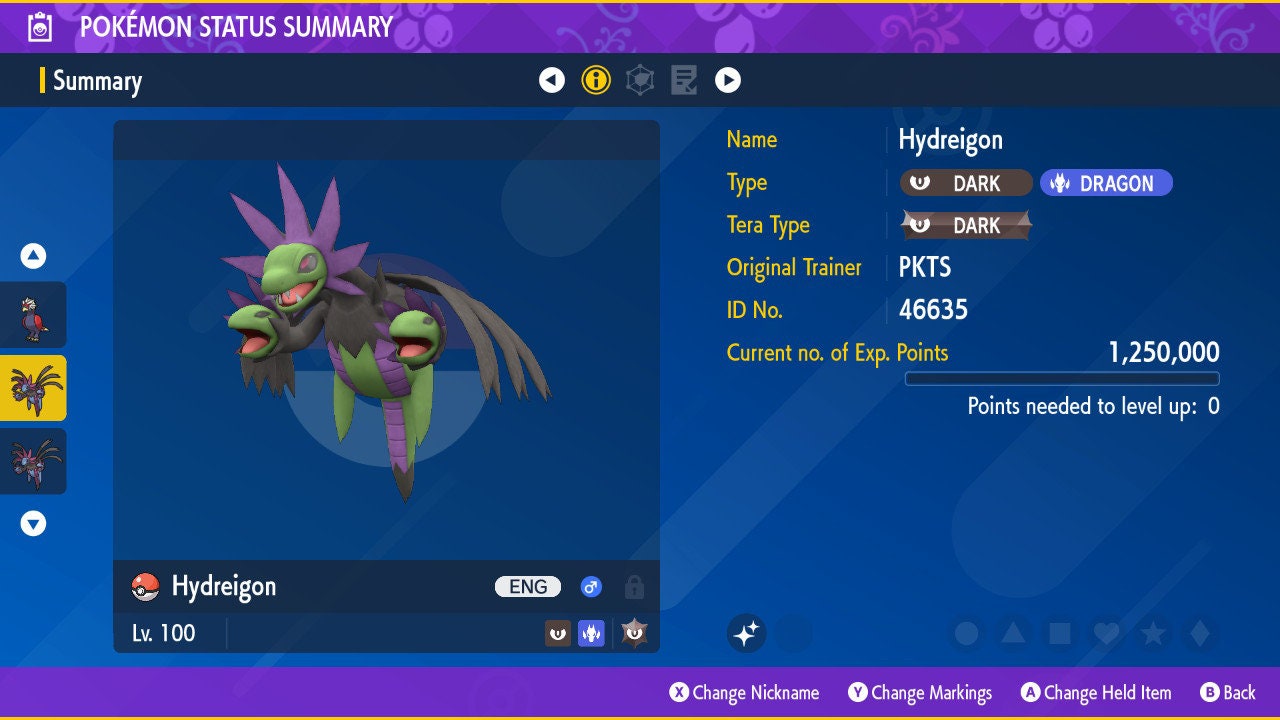Image resolution: width=1280 pixels, height=720 pixels.
Task: Click the shiny sparkle icon
Action: [x=746, y=633]
